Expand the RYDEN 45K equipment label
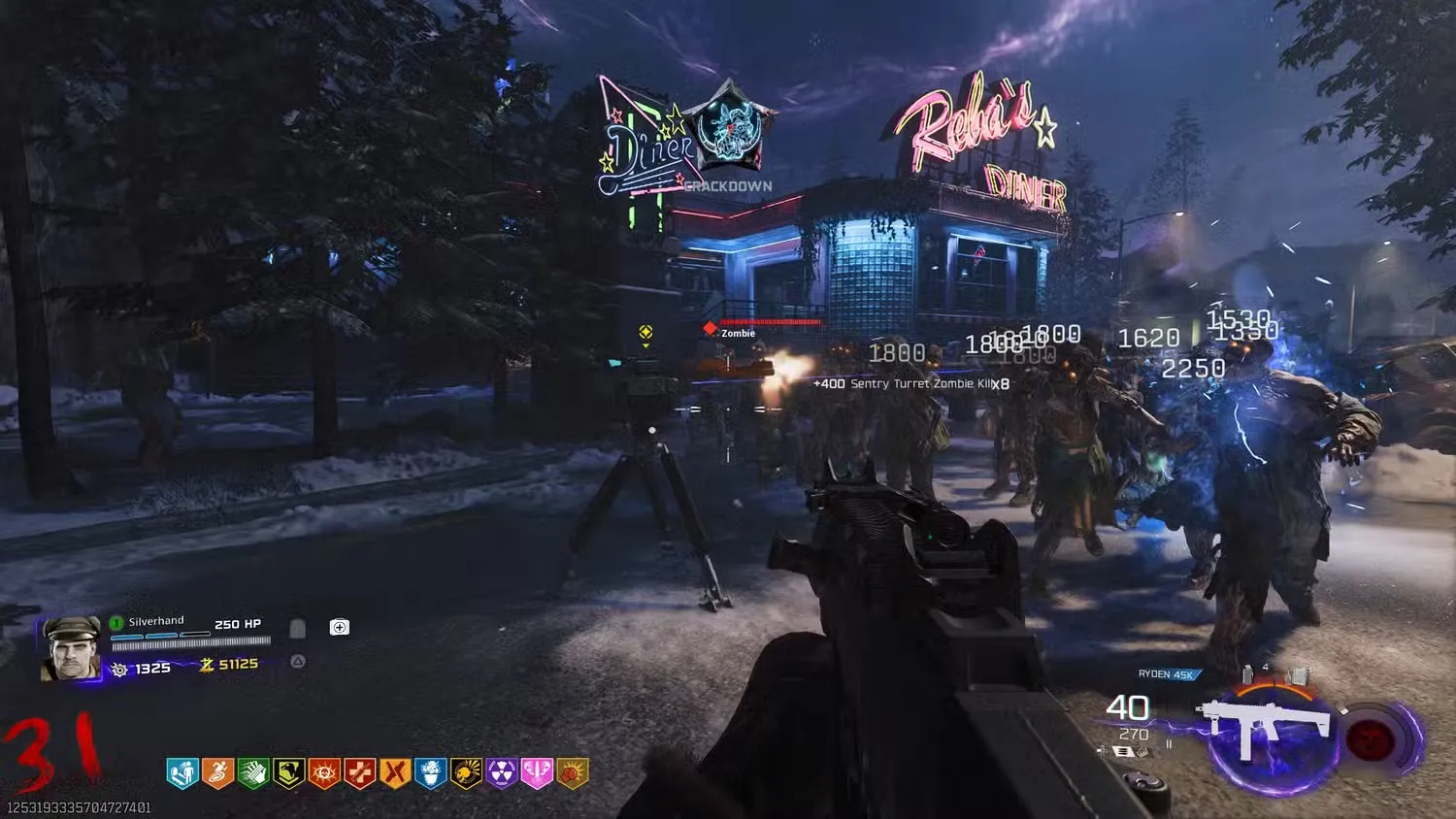Viewport: 1456px width, 819px height. pos(1167,674)
